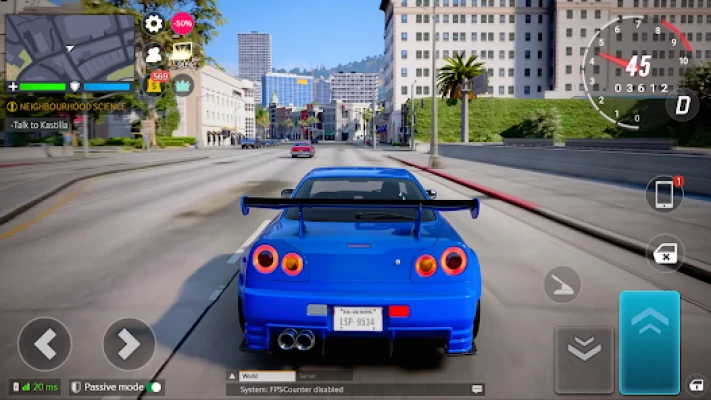Tap the blue accelerate pedal
711x400 pixels.
(649, 342)
